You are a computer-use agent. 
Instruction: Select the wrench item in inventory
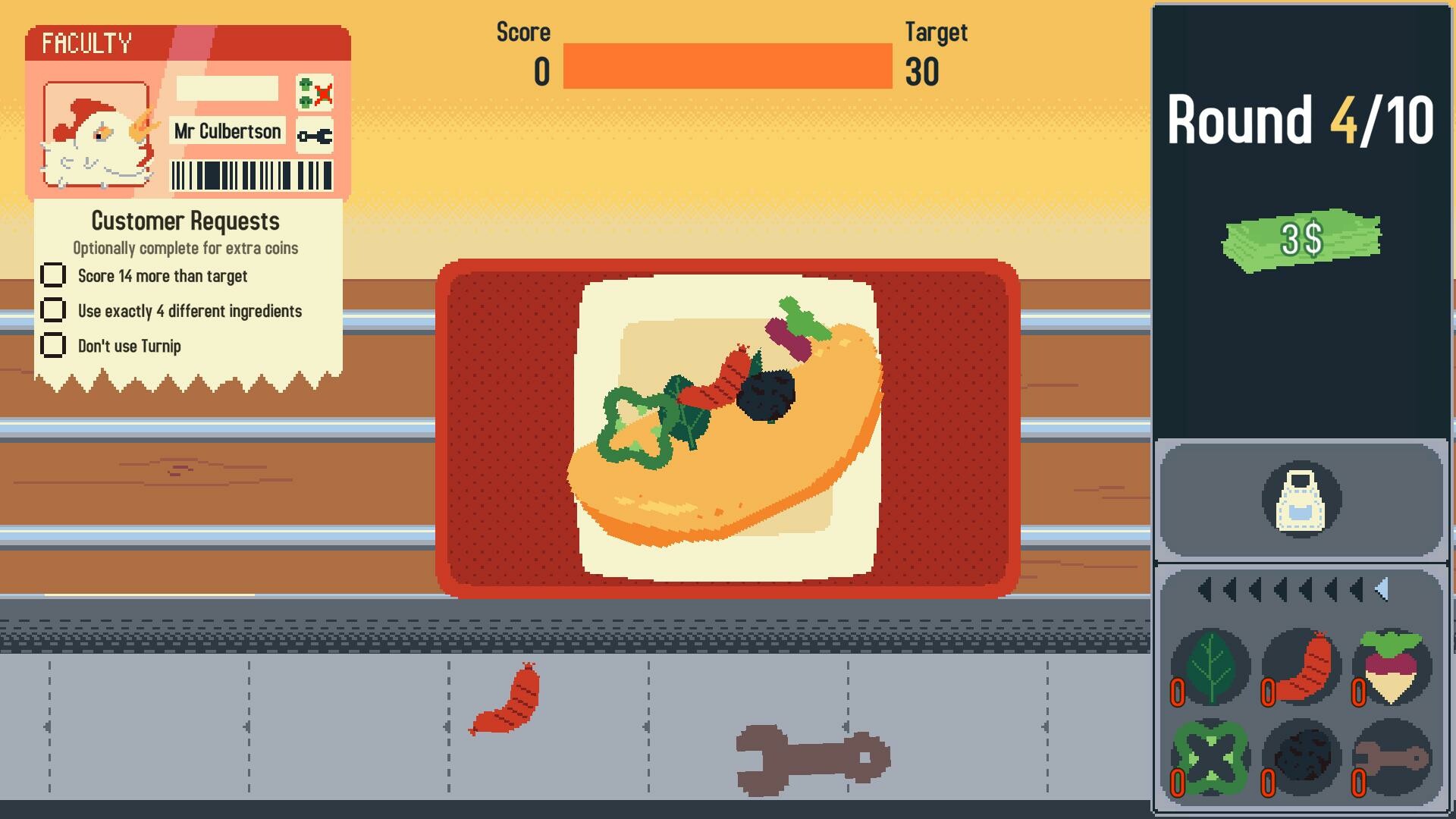coord(1389,756)
